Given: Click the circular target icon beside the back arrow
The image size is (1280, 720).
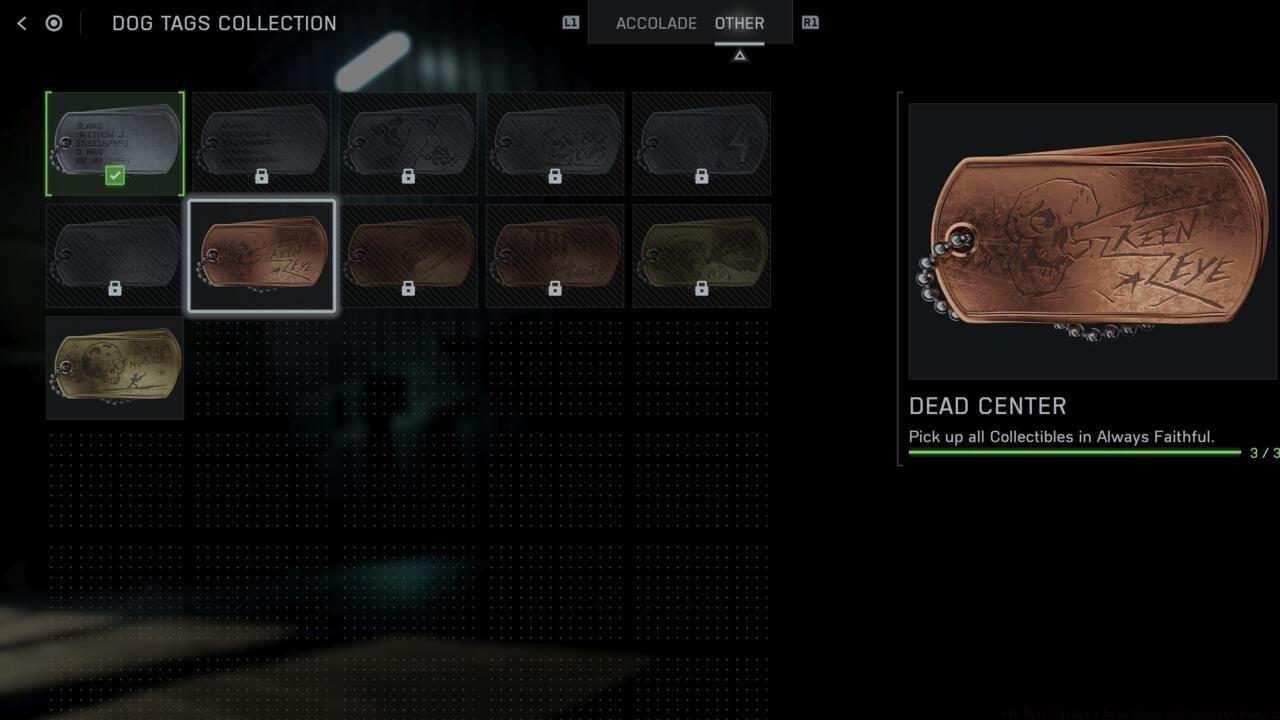Looking at the screenshot, I should tap(54, 22).
